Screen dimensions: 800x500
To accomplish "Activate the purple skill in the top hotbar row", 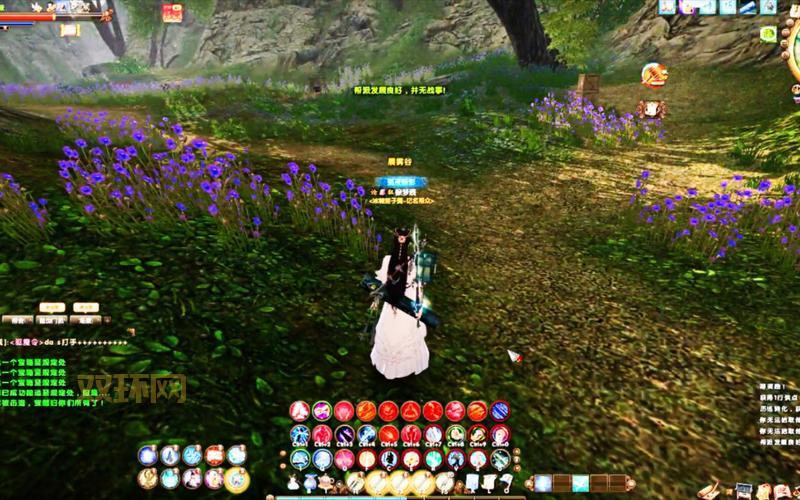I will (x=322, y=410).
